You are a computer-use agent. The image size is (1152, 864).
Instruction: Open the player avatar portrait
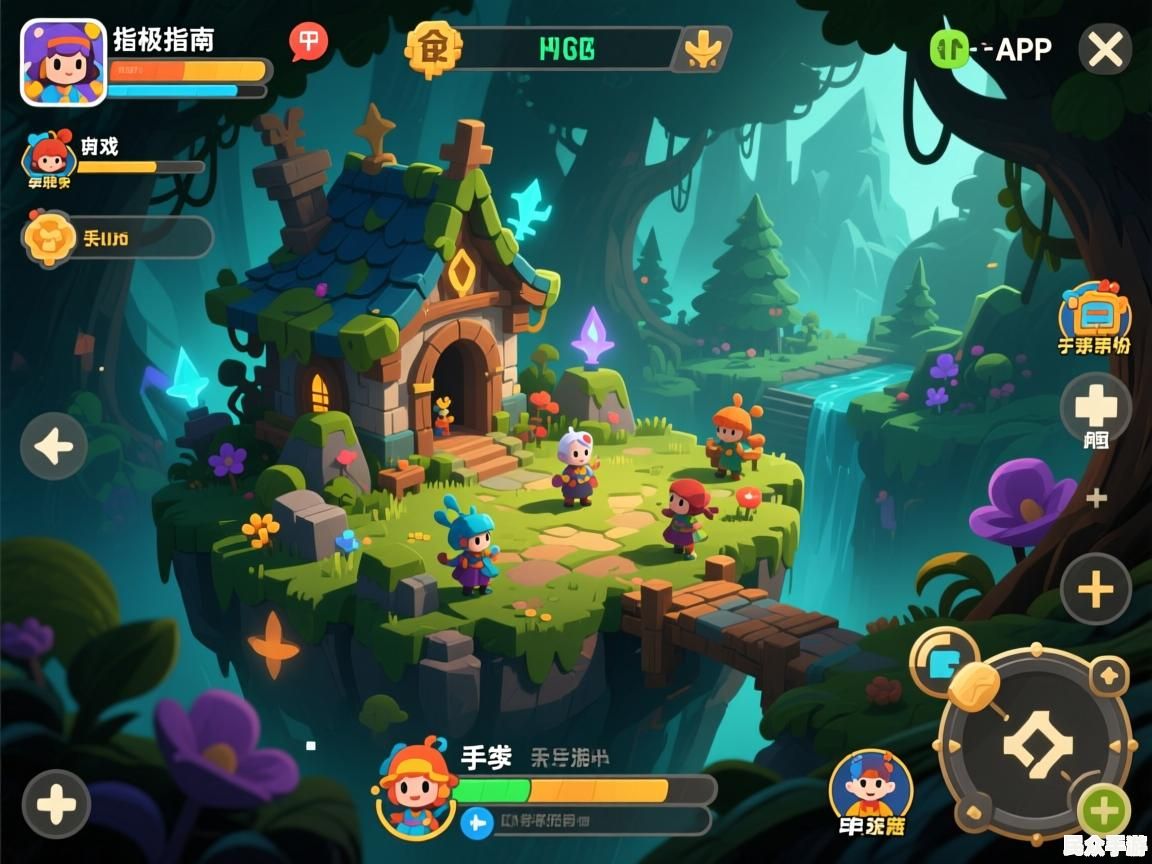click(63, 63)
